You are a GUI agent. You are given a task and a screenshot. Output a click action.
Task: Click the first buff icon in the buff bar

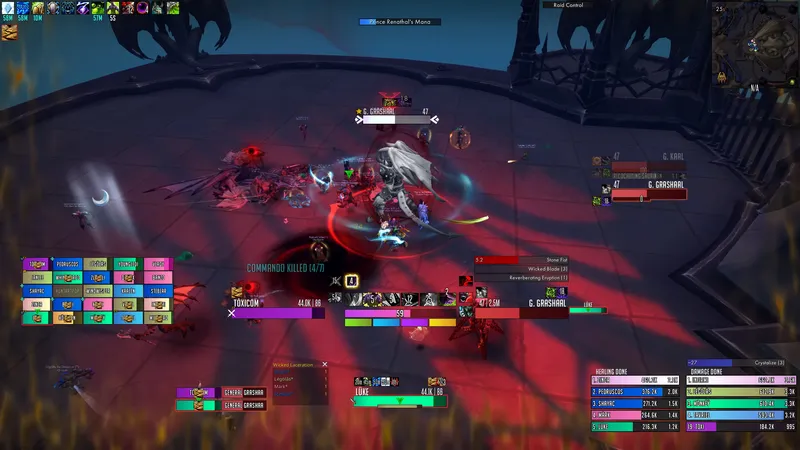7,8
